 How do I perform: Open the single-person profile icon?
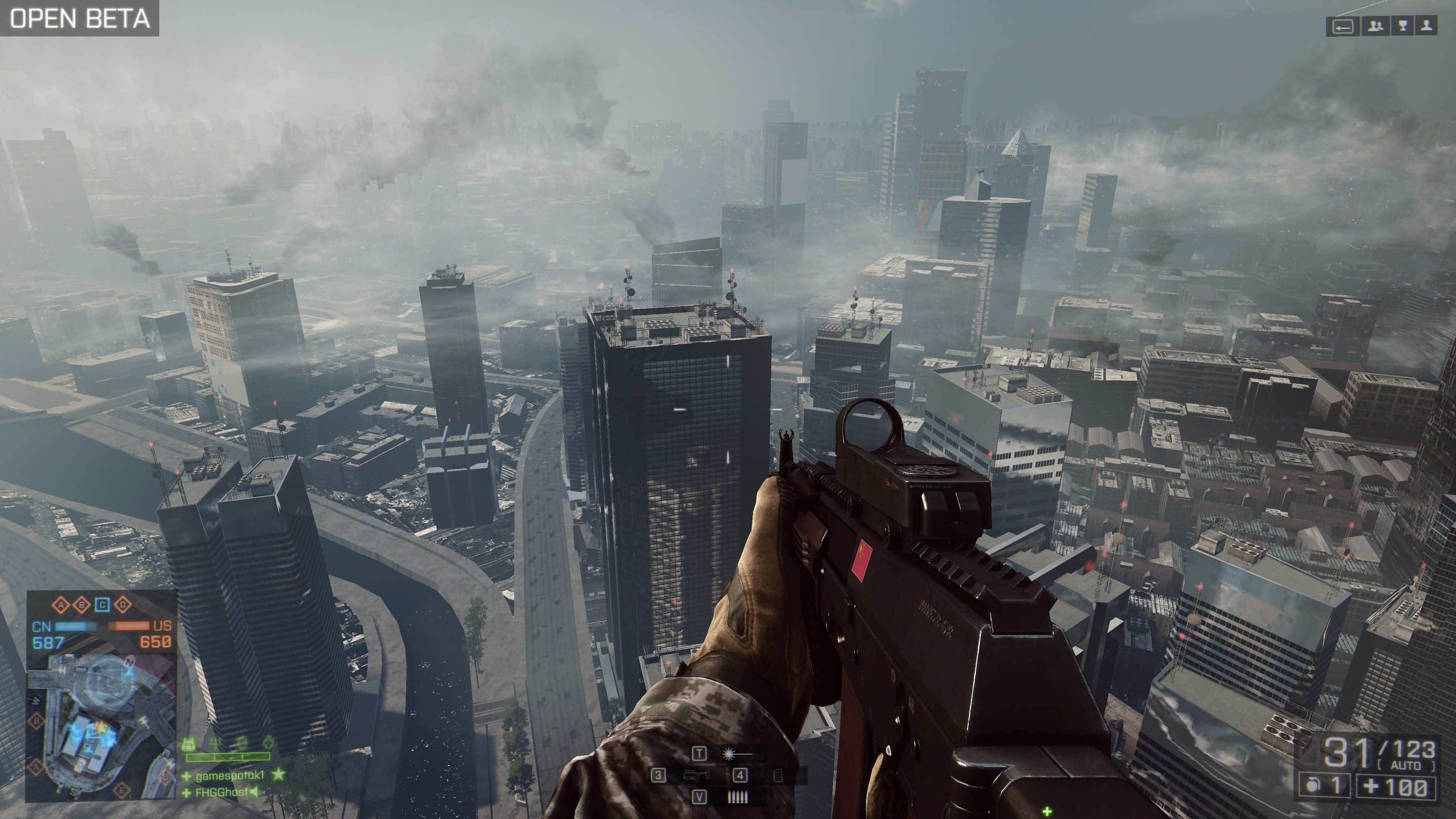[1428, 27]
